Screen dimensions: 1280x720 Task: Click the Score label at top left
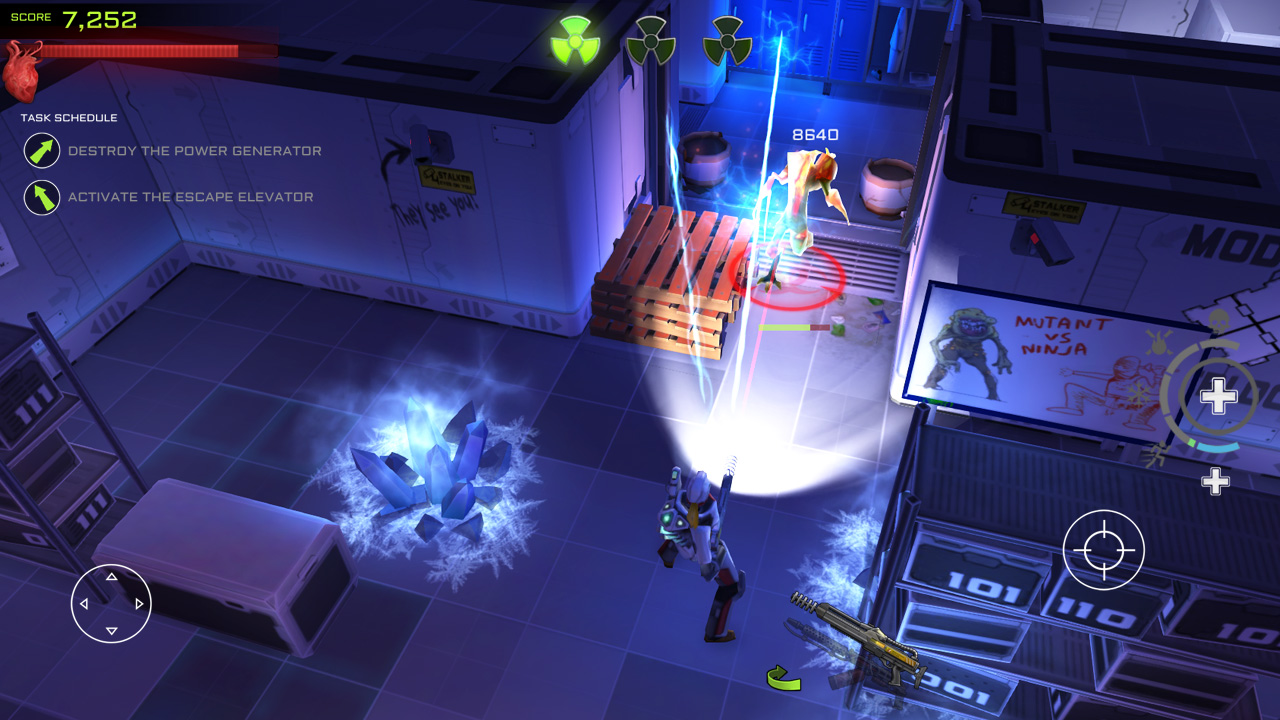33,16
